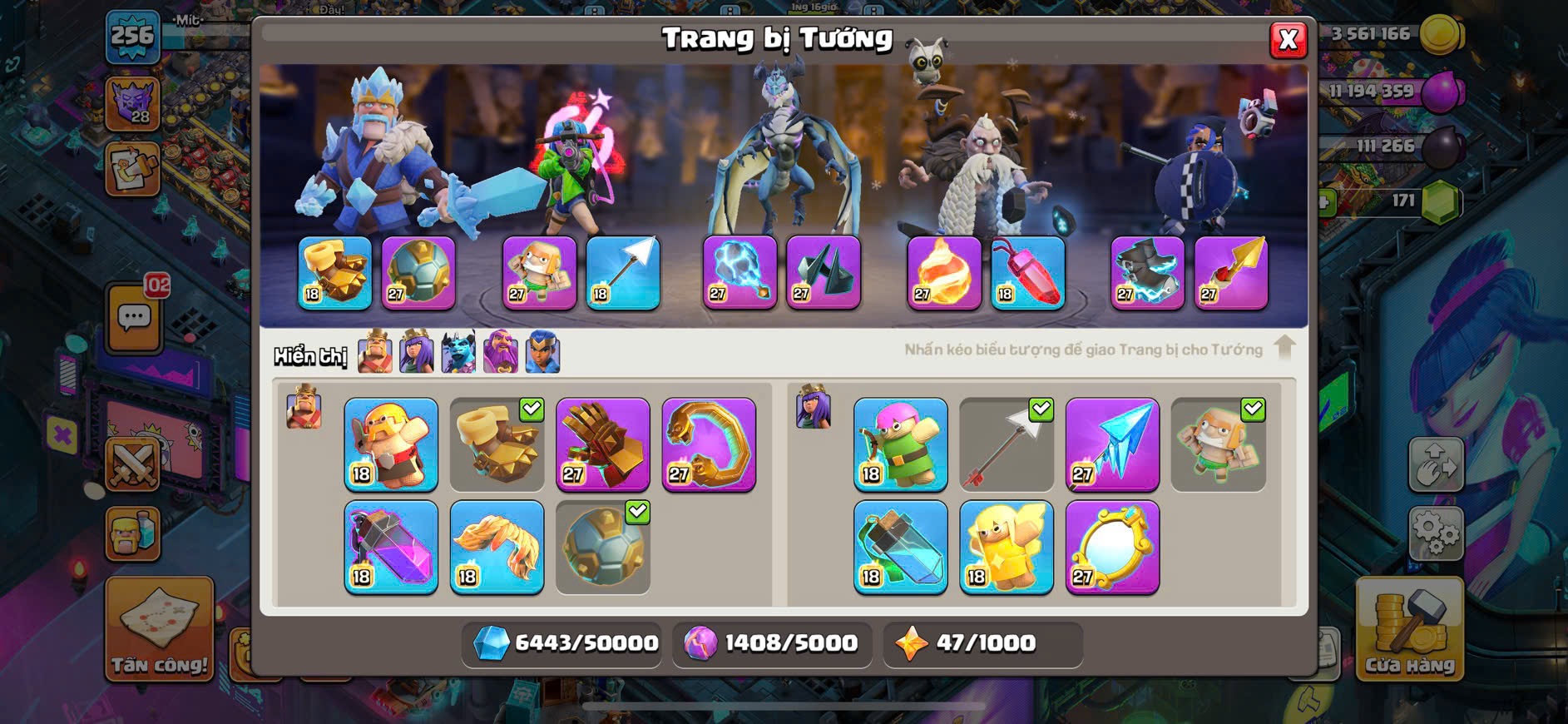
Task: Close the hero equipment window
Action: [x=1288, y=39]
